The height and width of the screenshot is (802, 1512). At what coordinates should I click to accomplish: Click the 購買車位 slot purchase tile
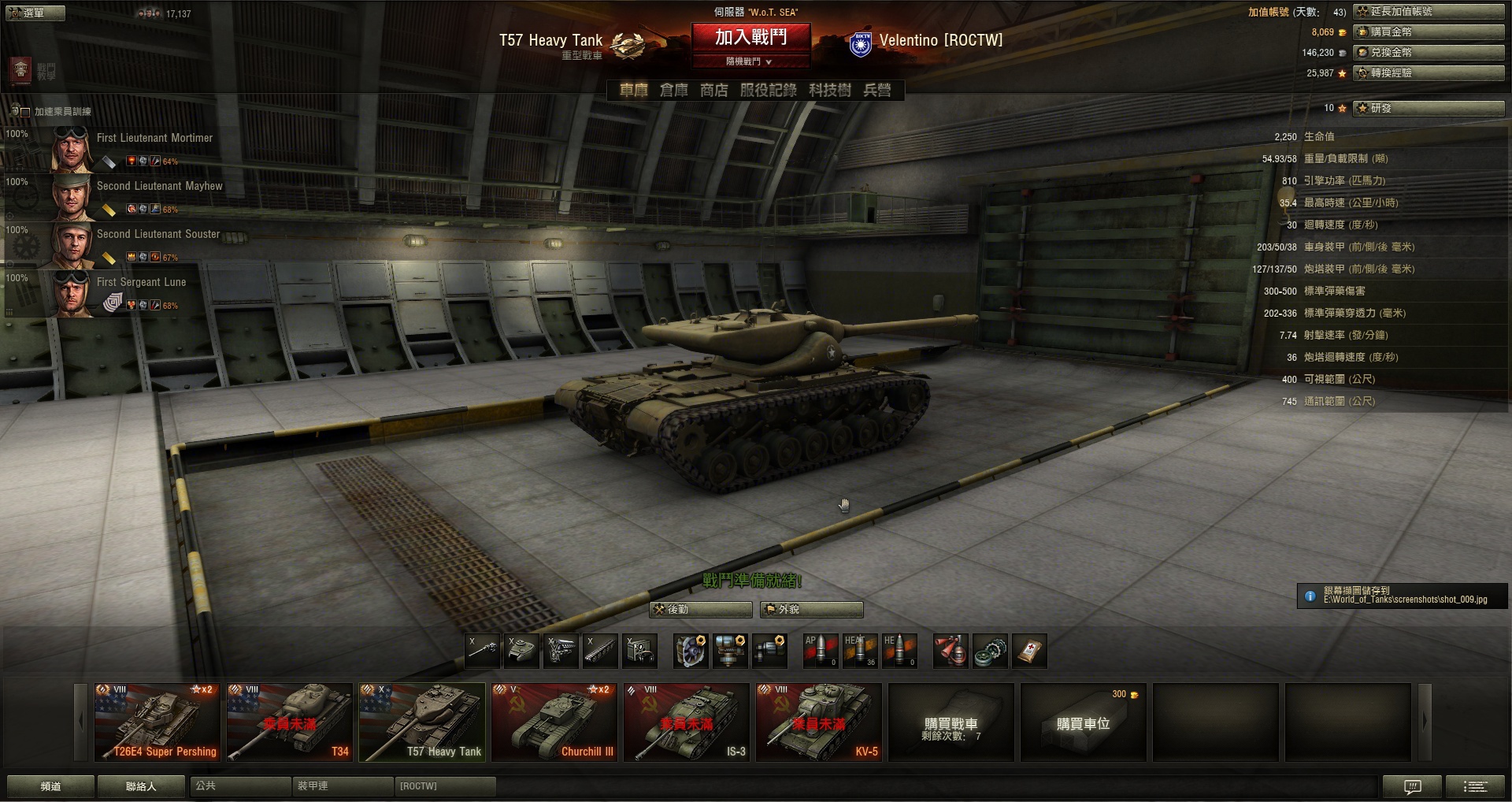(x=1083, y=722)
